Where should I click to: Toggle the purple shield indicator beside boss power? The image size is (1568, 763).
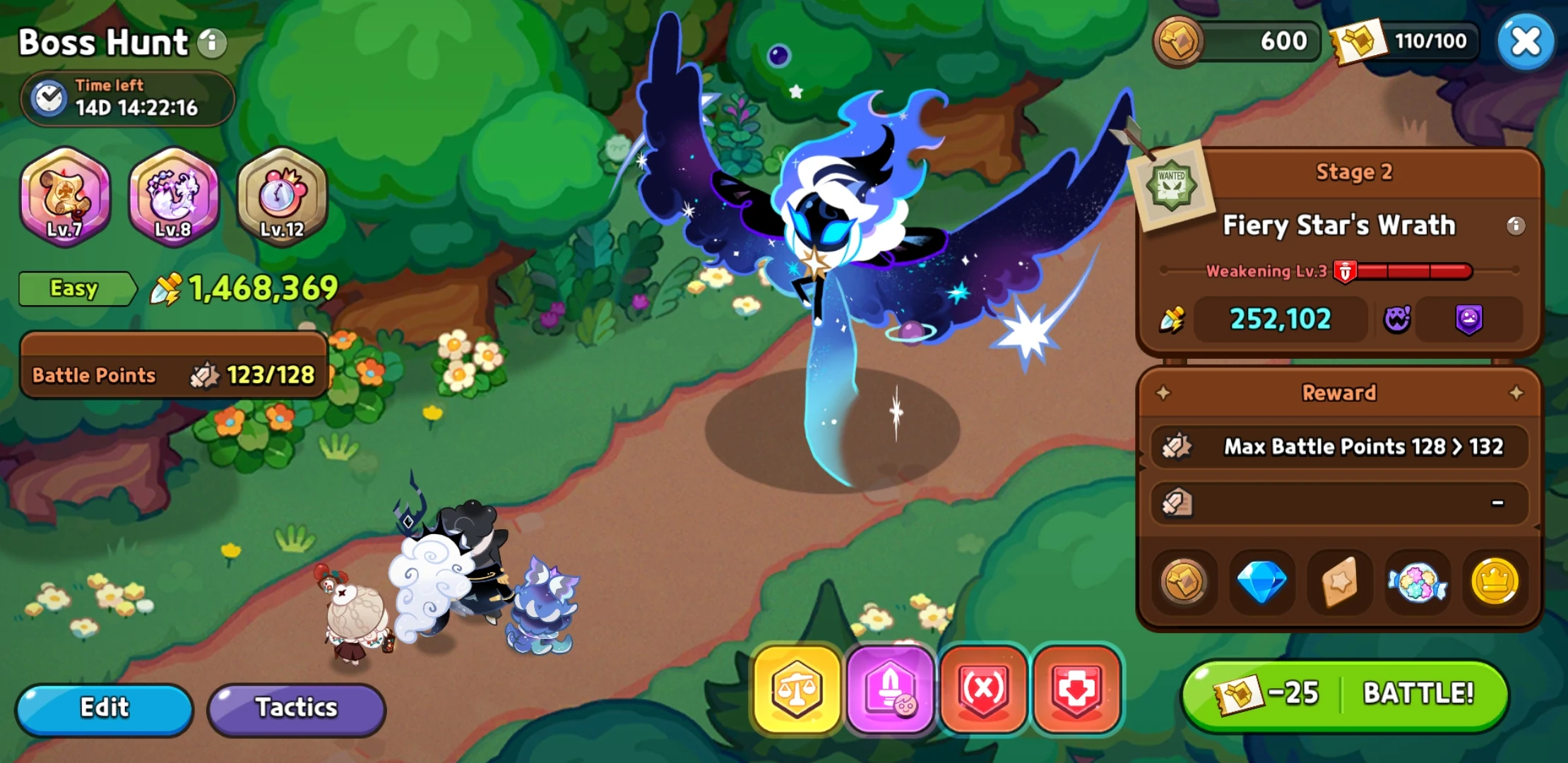pos(1471,319)
